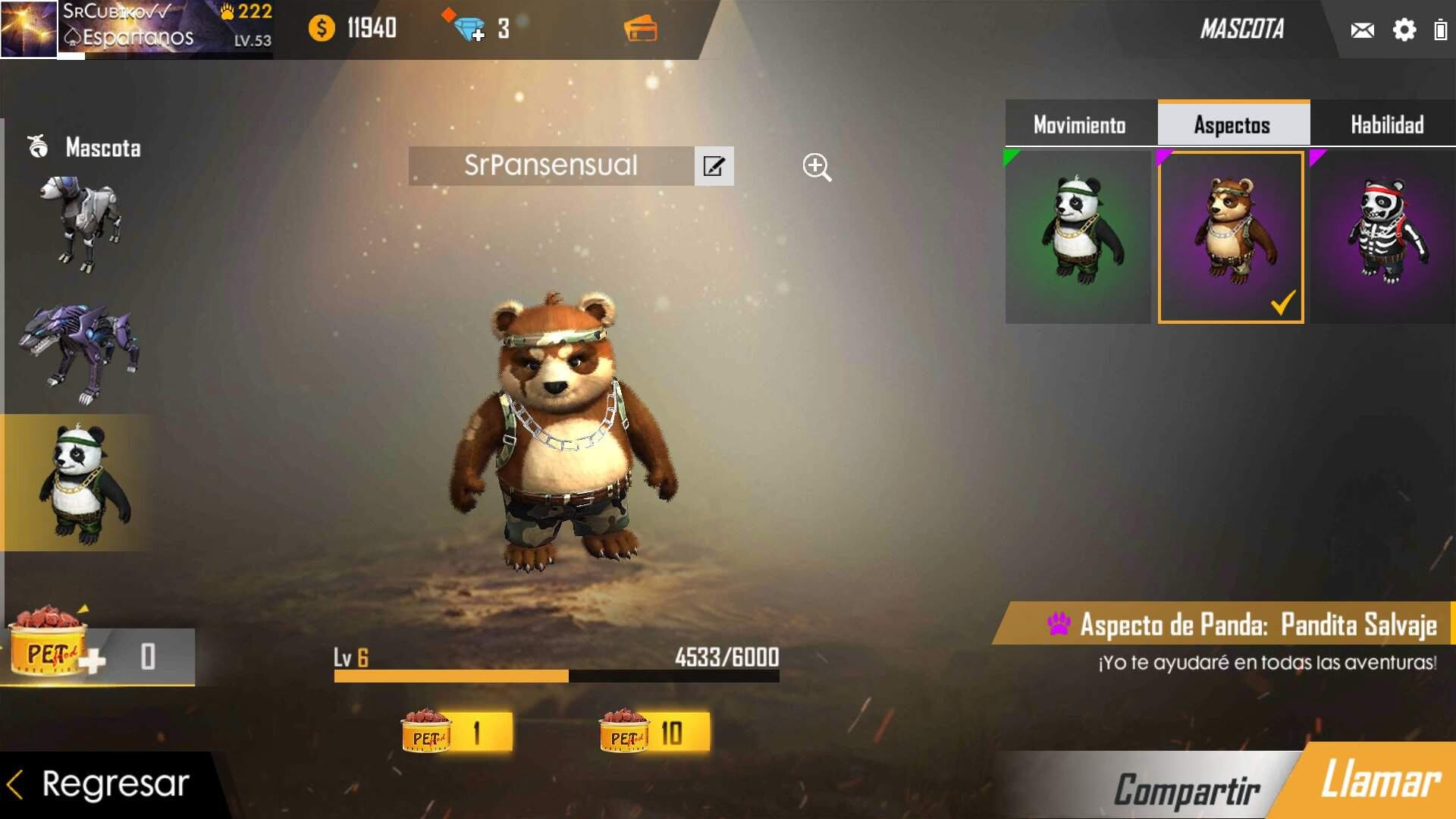Feed the pet 1 pet food

coord(457,733)
